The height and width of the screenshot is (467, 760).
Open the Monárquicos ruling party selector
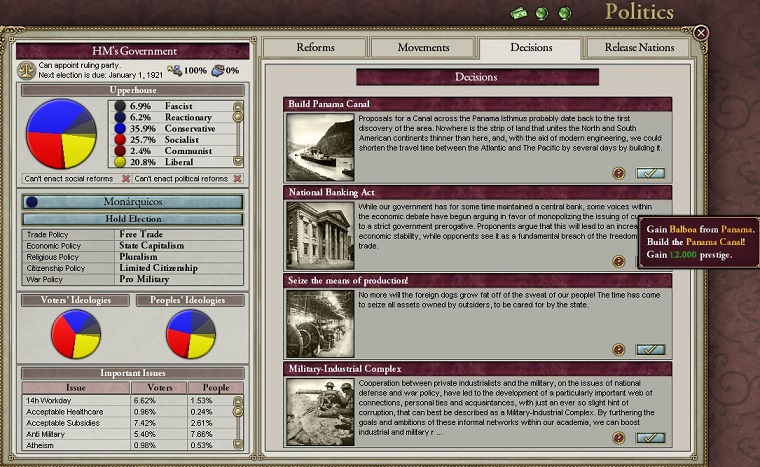click(x=133, y=201)
